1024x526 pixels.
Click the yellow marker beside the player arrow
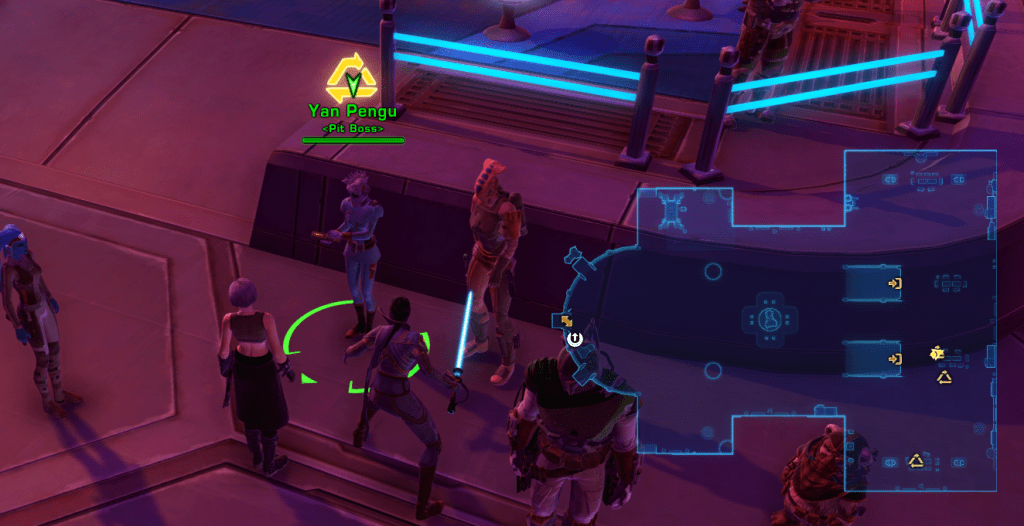(x=566, y=321)
